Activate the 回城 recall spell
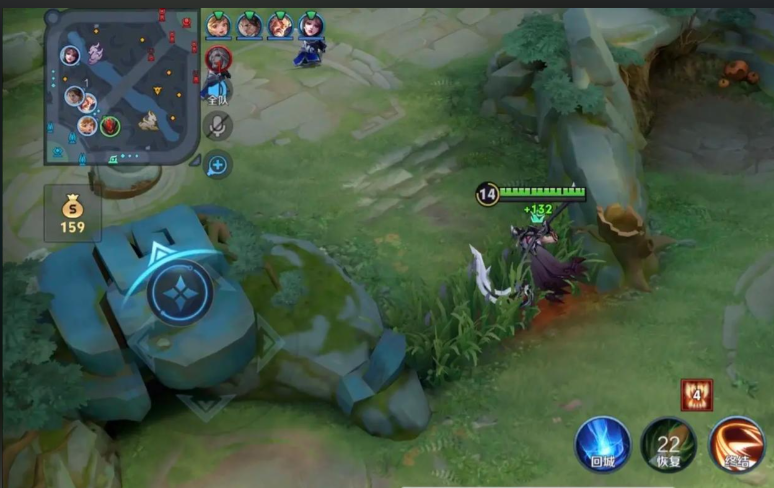 pyautogui.click(x=603, y=444)
